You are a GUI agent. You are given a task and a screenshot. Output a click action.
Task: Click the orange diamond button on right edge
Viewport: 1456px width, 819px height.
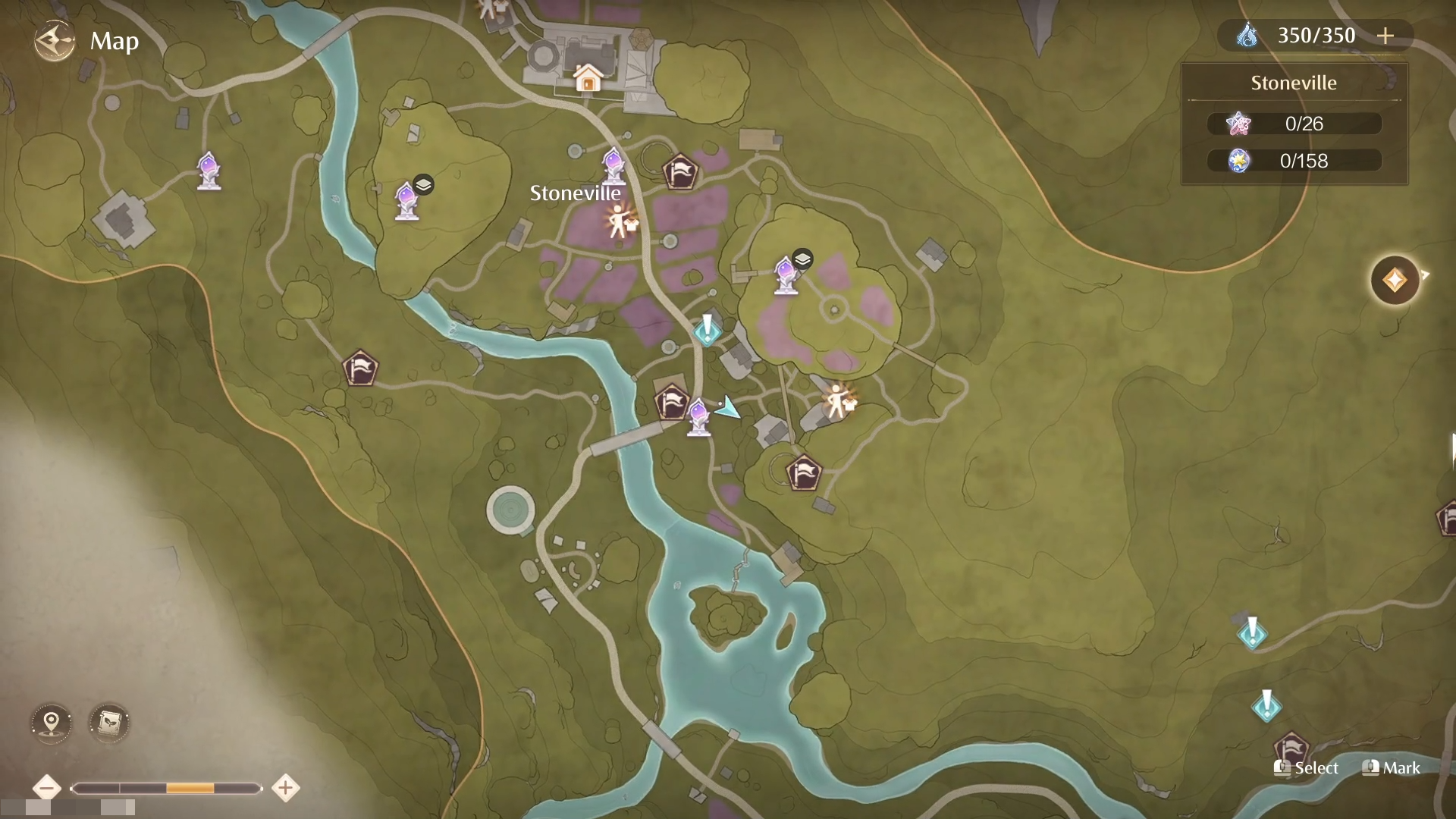click(x=1394, y=281)
